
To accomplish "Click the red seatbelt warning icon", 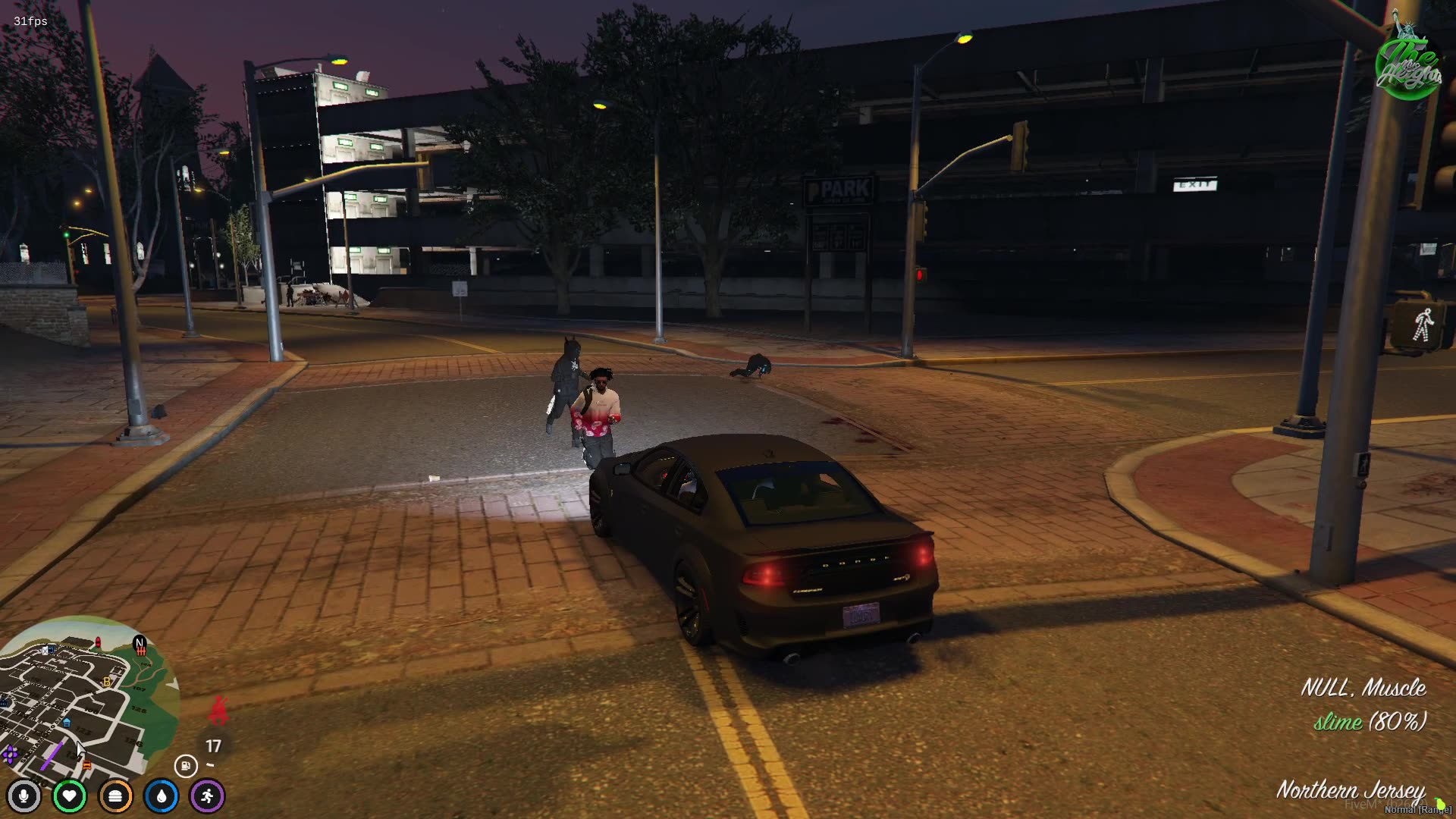I will 219,710.
